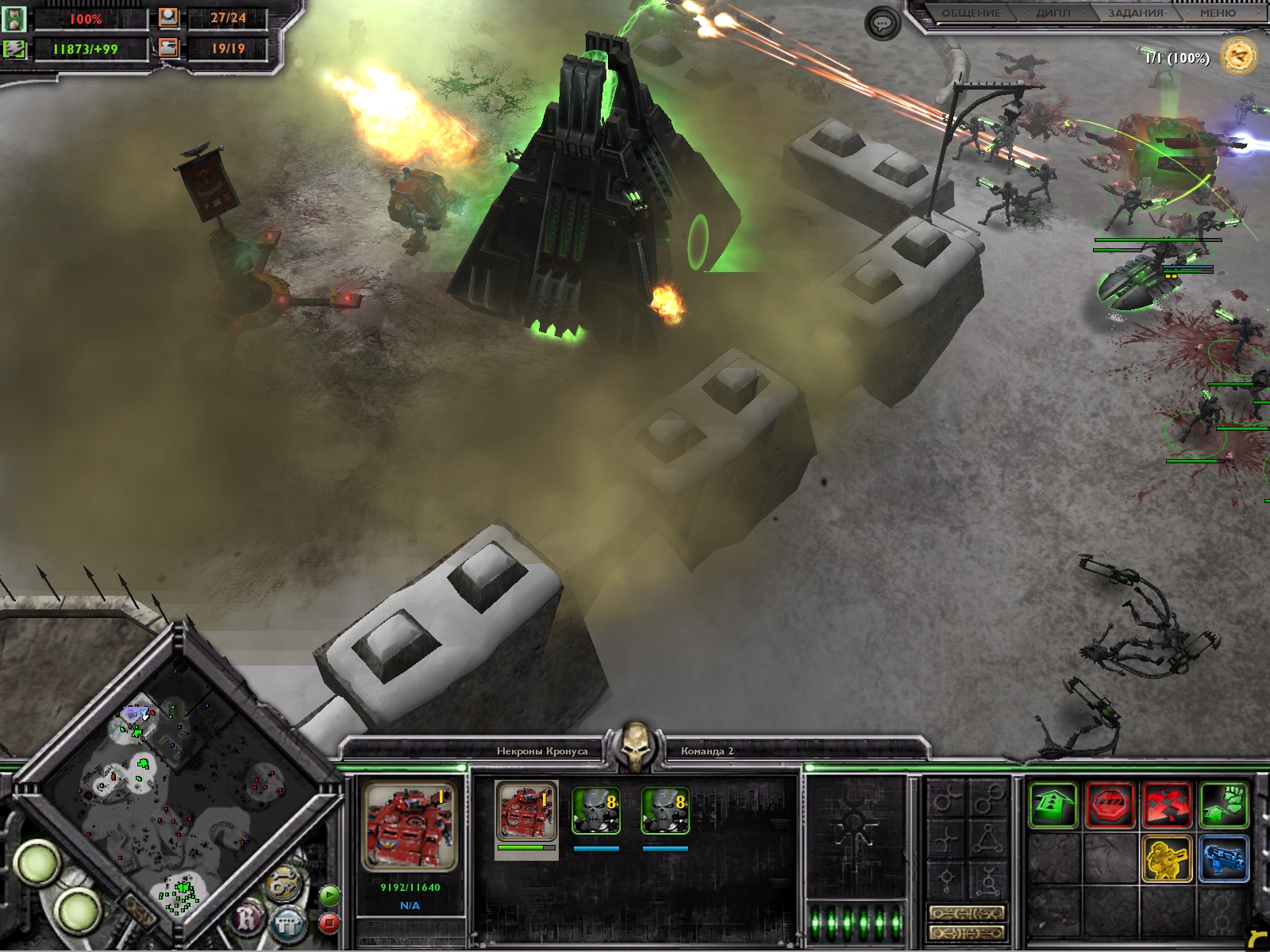Click the large red vehicle portrait

click(409, 827)
